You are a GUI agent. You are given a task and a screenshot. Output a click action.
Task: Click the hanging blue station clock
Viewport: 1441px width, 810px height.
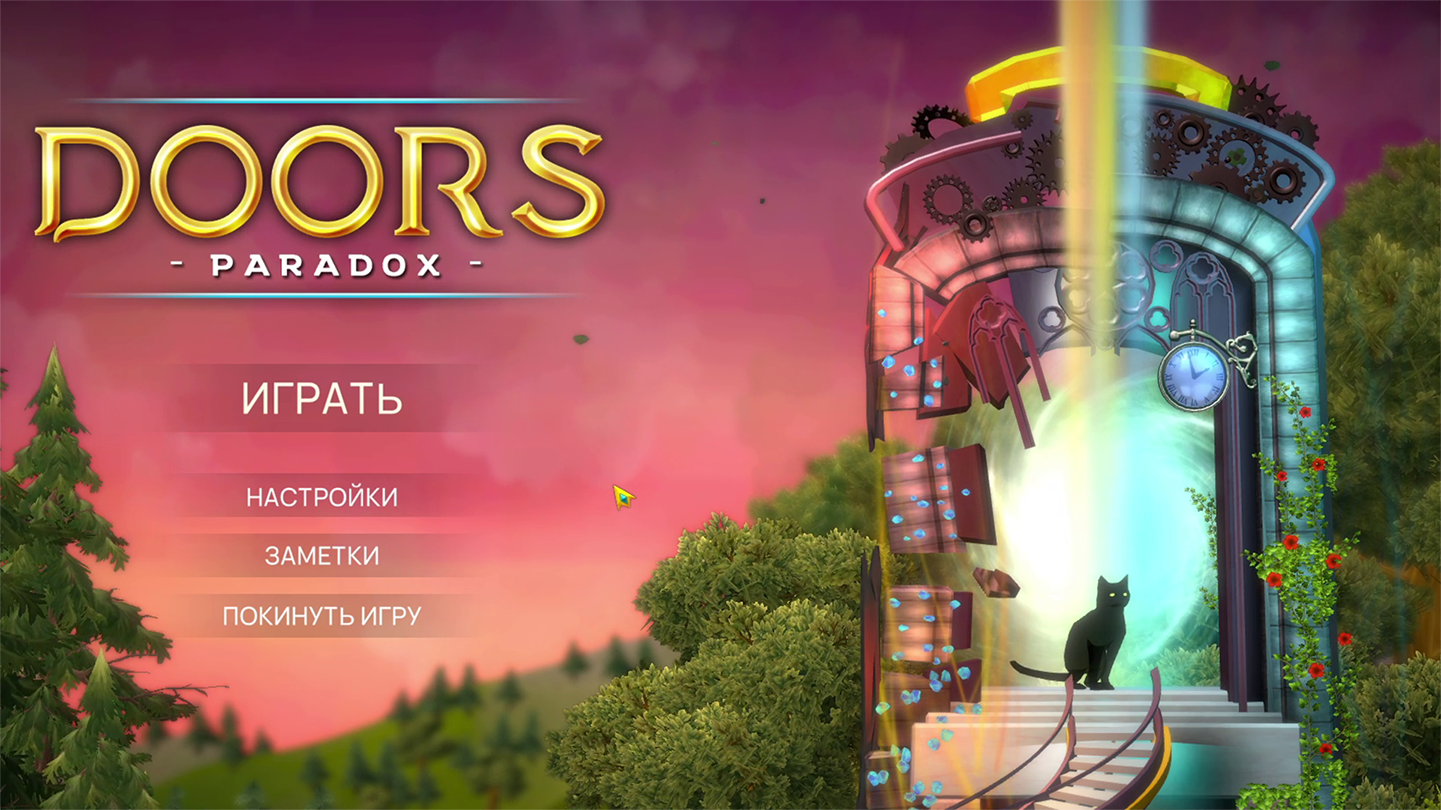click(x=1193, y=375)
